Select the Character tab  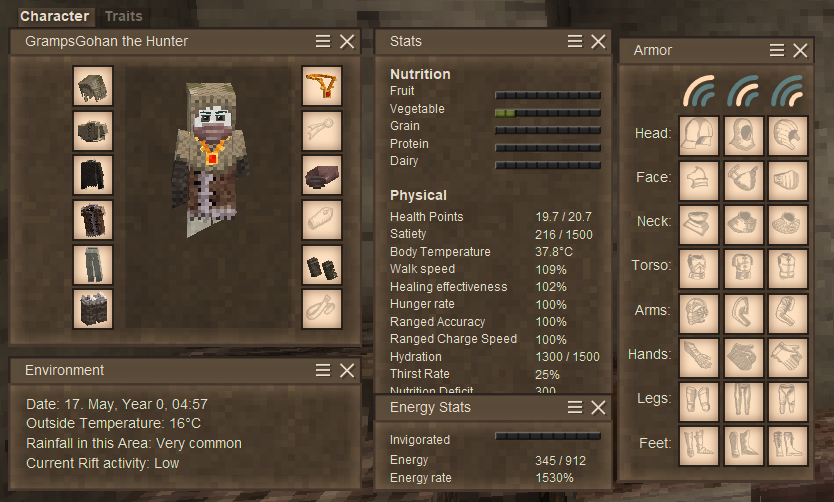pos(54,16)
